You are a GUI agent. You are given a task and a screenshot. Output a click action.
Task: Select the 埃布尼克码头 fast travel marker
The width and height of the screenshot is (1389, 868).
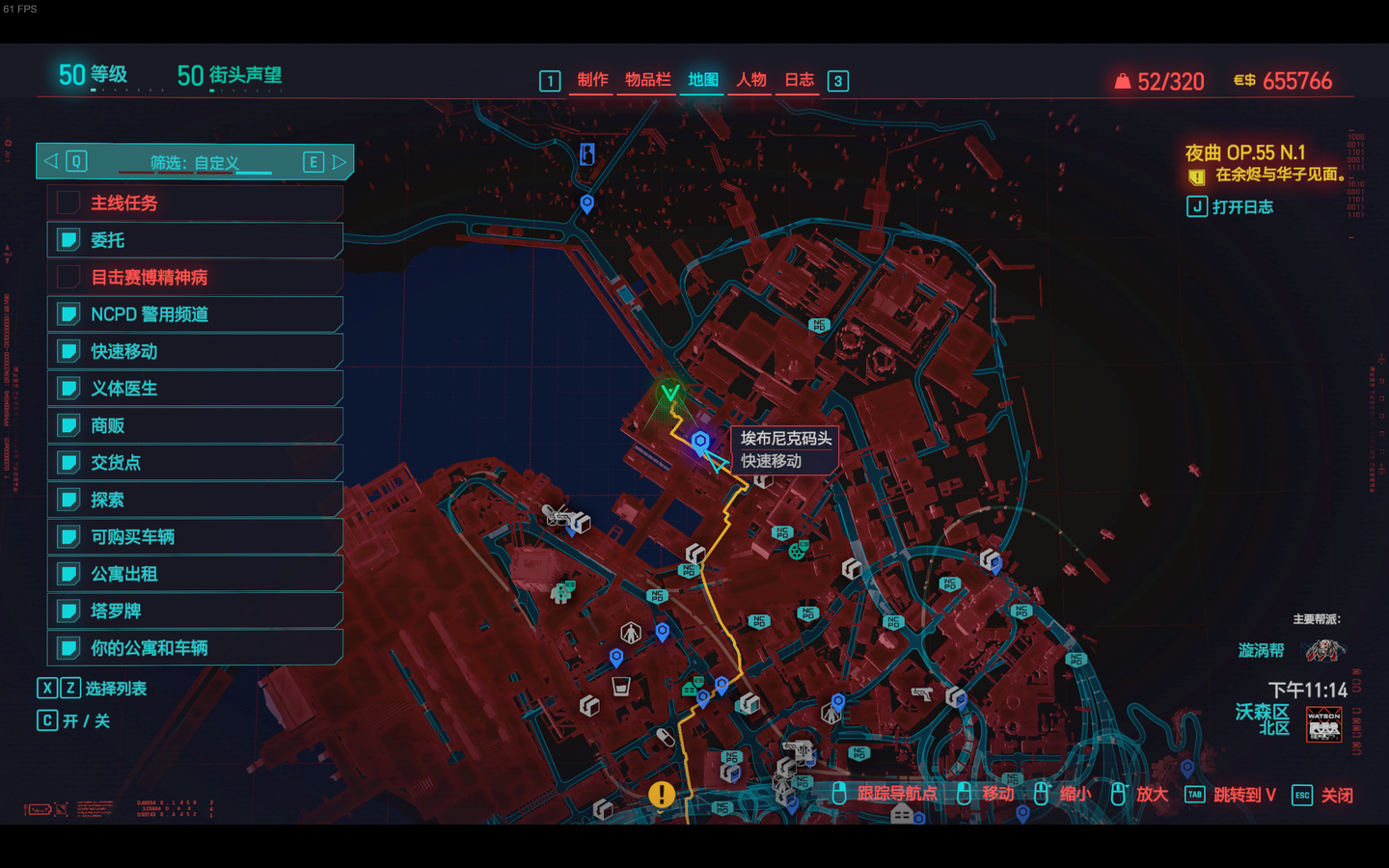[700, 442]
